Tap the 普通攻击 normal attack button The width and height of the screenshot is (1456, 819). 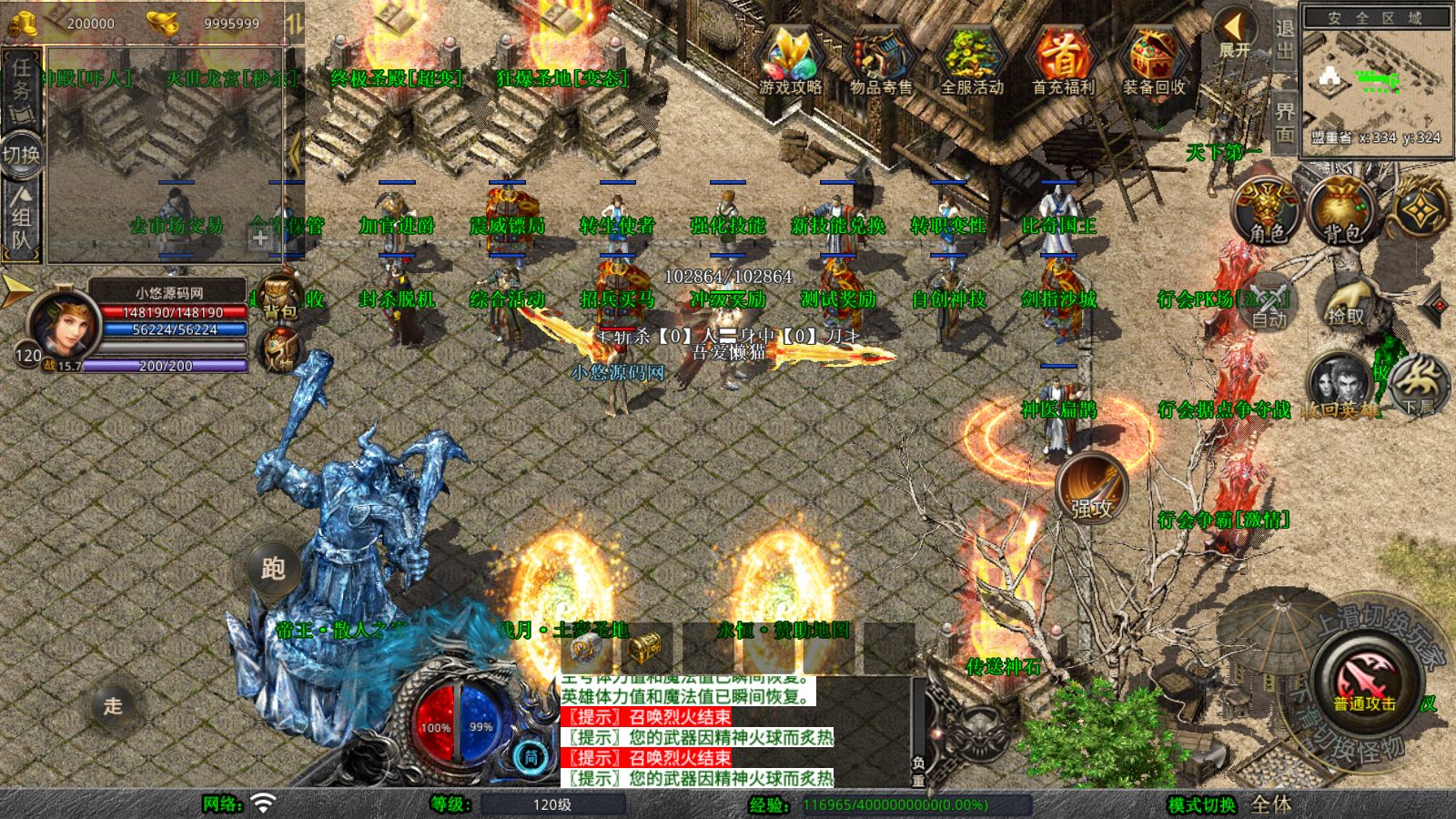coord(1364,681)
